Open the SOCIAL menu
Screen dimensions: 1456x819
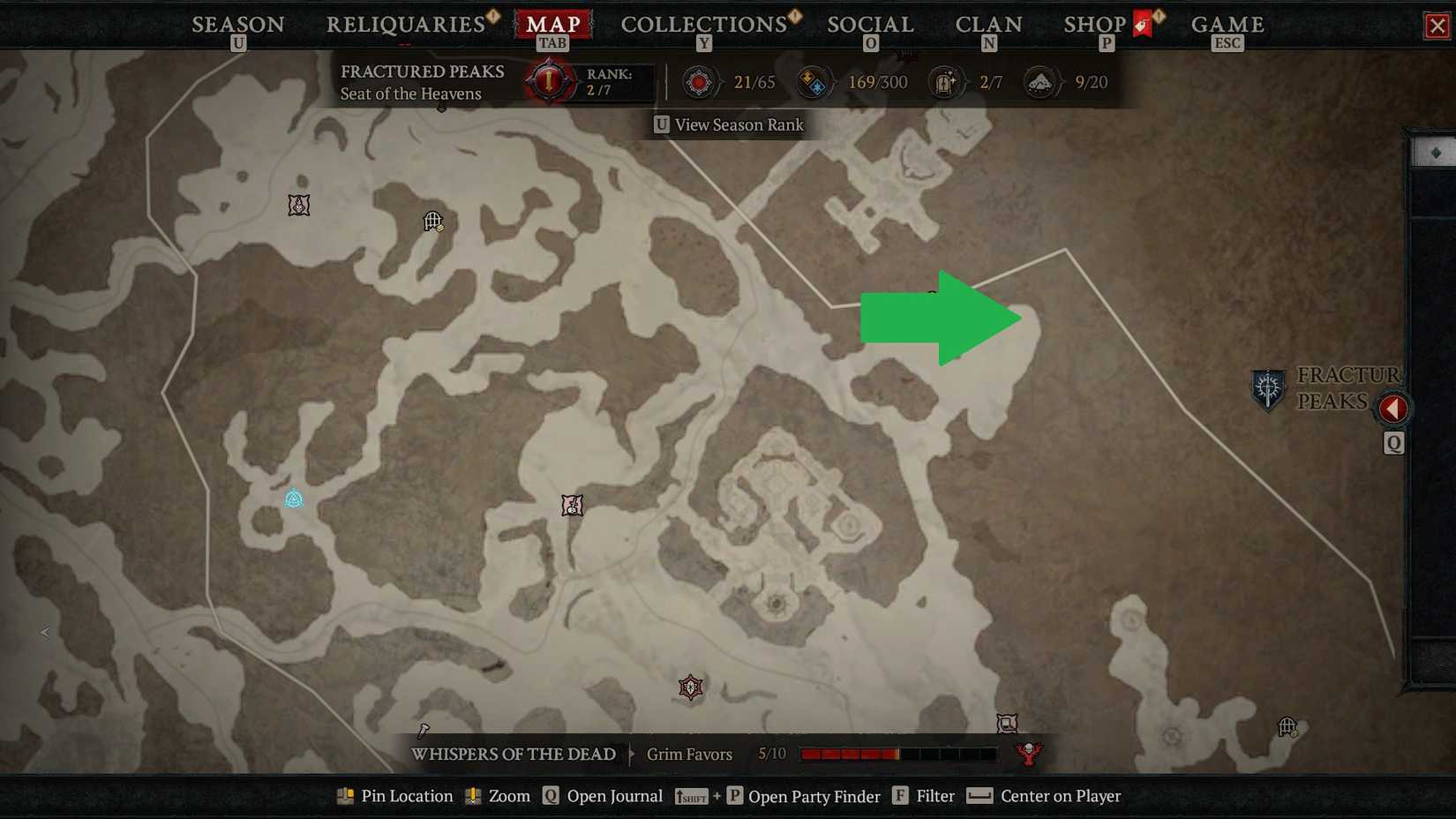tap(869, 24)
